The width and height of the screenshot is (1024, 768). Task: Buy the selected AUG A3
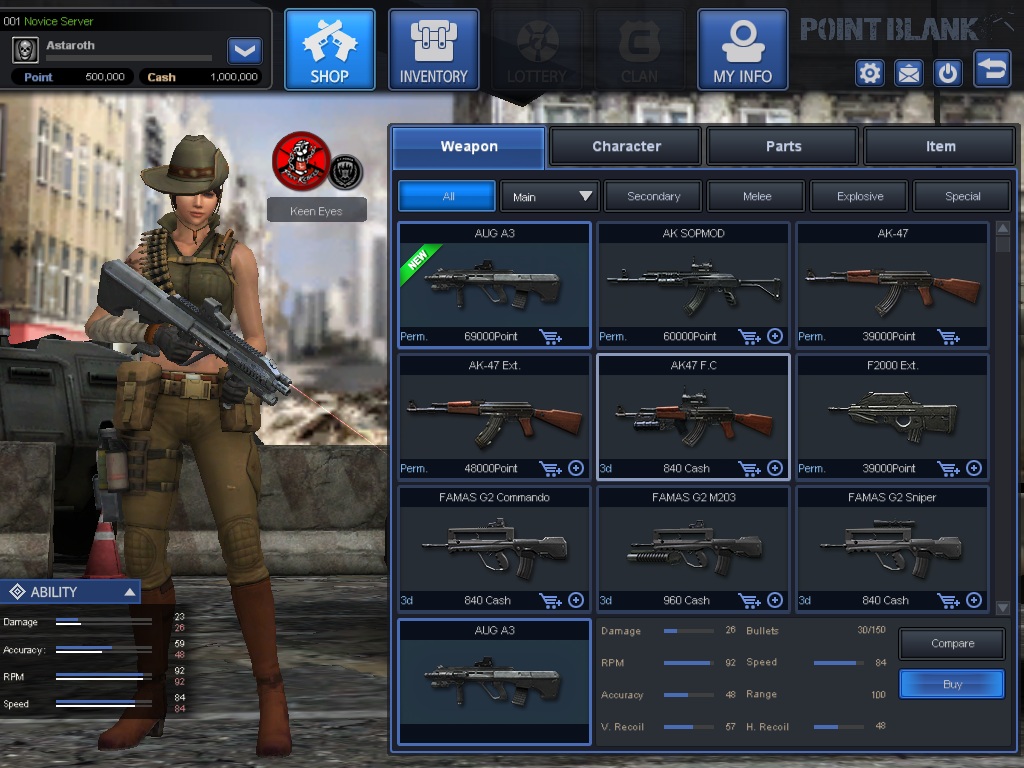pos(951,684)
